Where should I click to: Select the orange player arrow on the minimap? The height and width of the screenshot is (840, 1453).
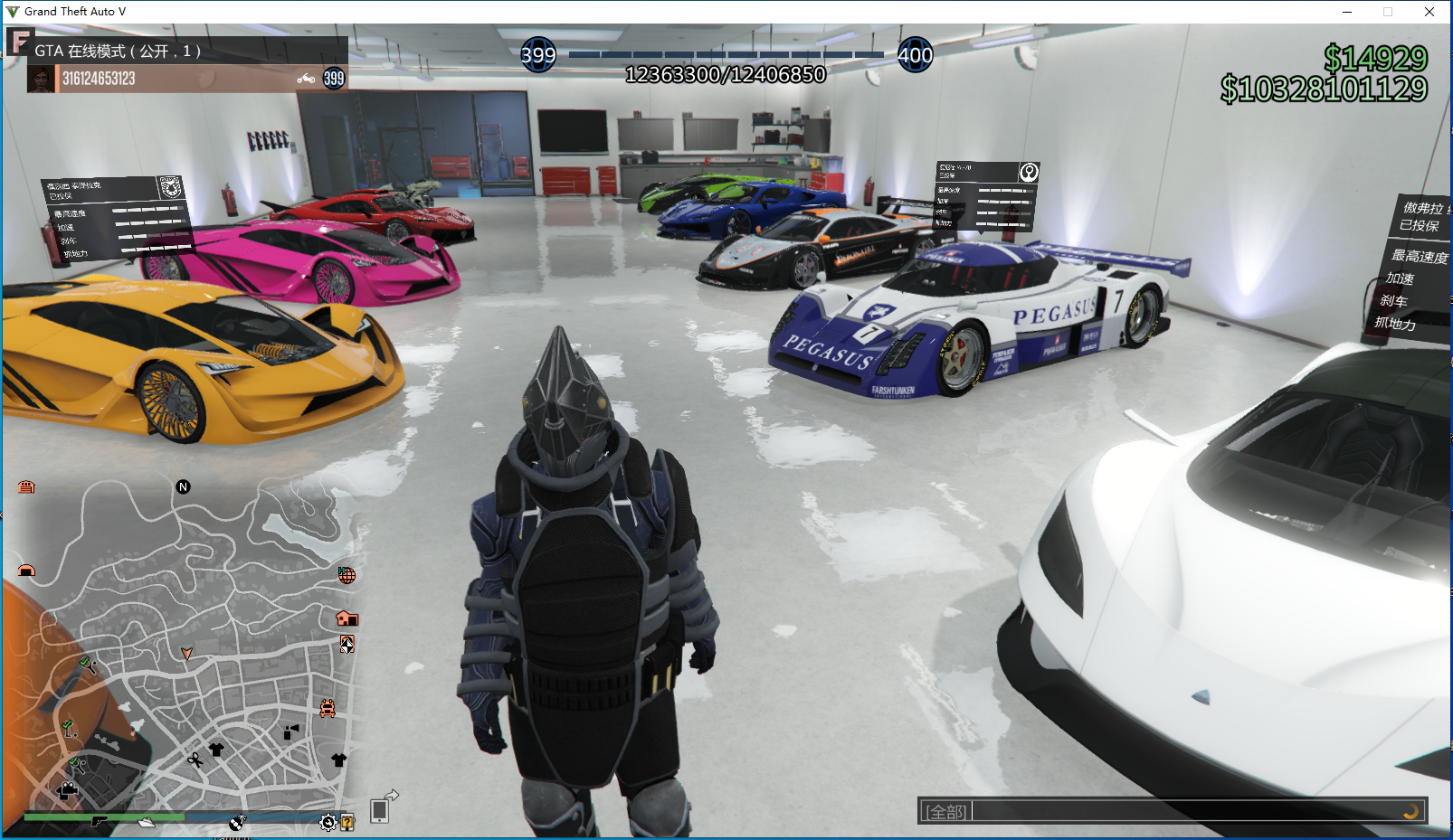(x=187, y=653)
